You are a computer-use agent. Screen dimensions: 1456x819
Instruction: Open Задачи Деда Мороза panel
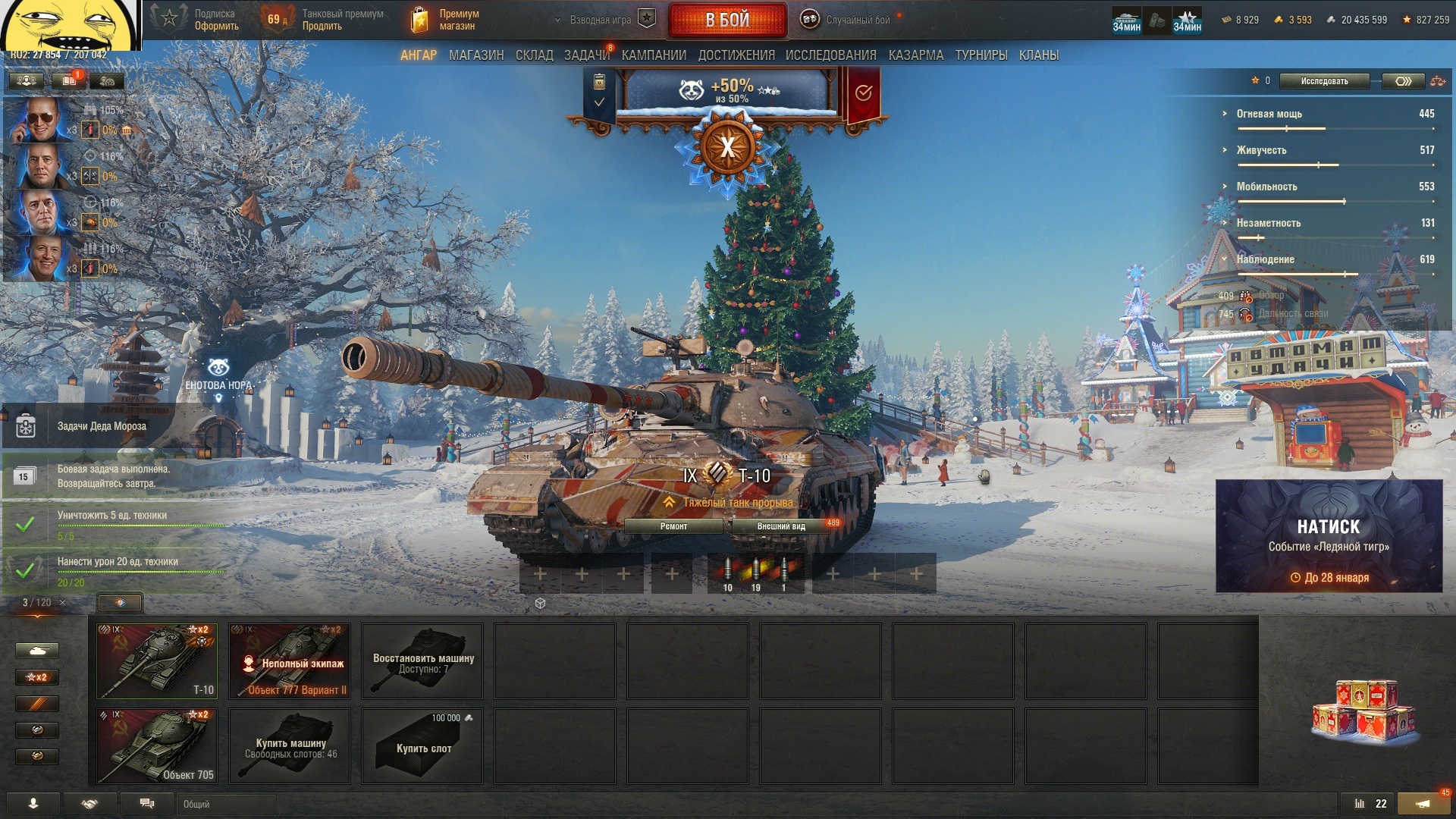point(102,426)
